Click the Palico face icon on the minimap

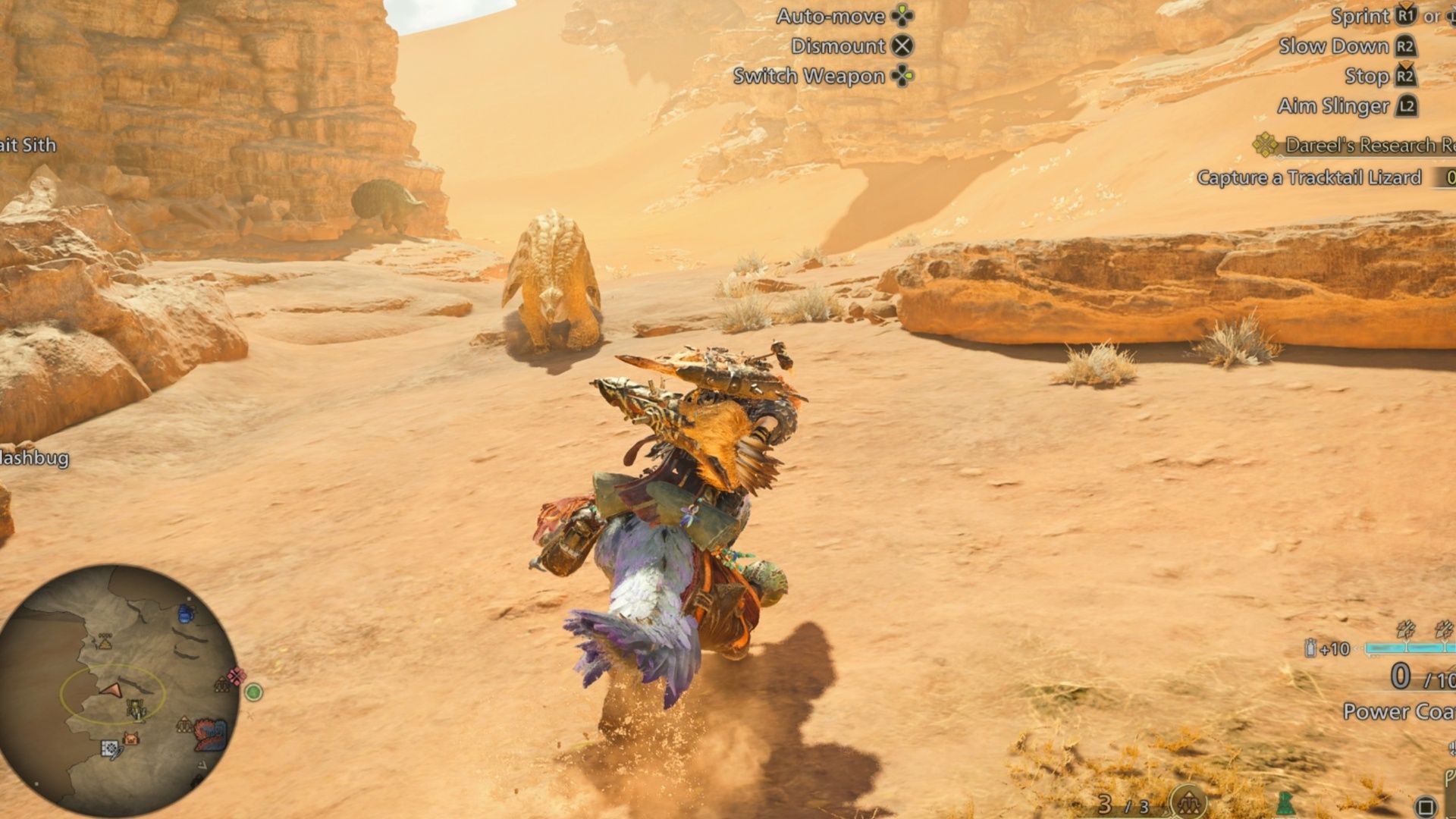point(130,736)
